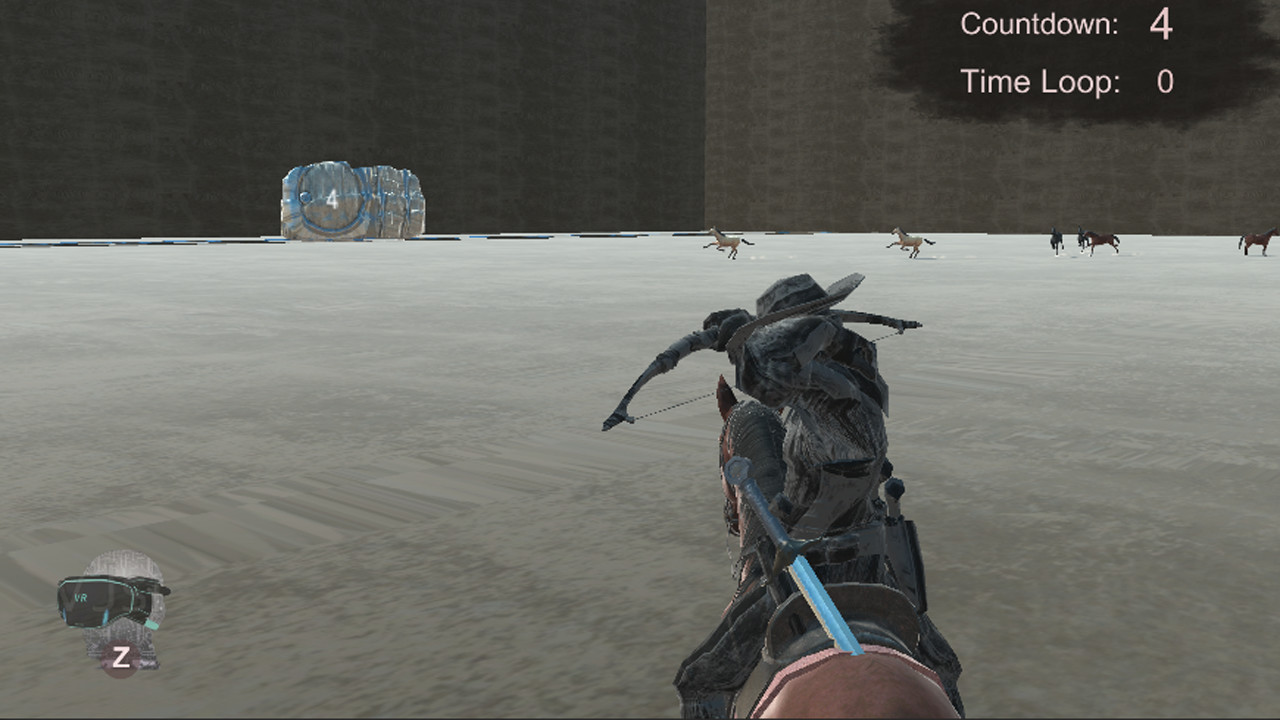Select the Z button badge on VR icon
1280x720 pixels.
tap(120, 655)
